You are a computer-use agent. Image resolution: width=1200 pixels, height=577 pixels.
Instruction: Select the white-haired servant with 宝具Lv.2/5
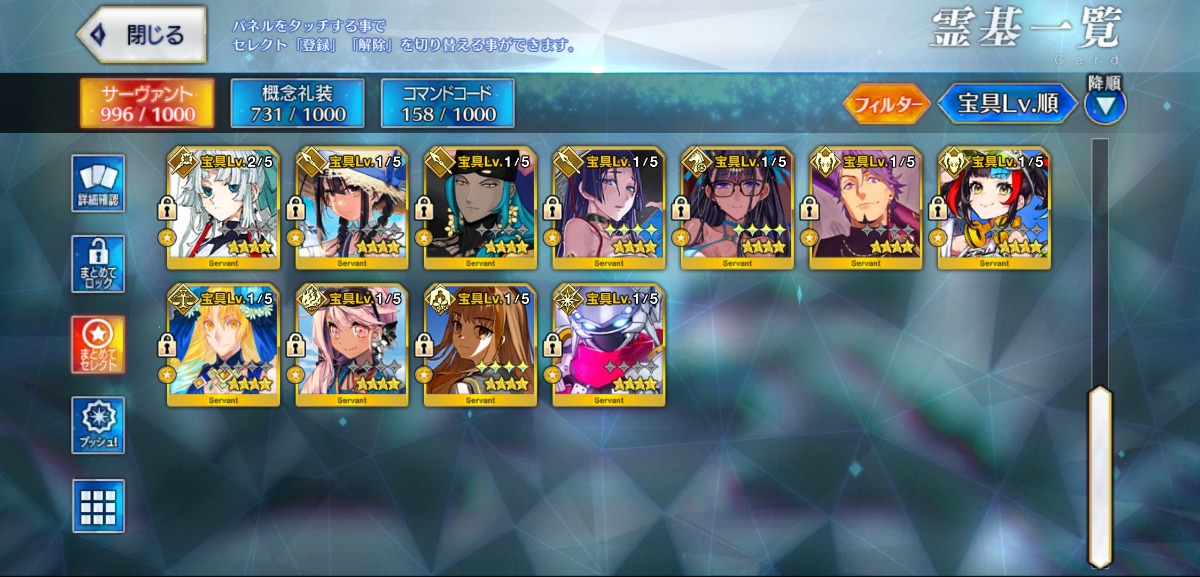point(223,208)
